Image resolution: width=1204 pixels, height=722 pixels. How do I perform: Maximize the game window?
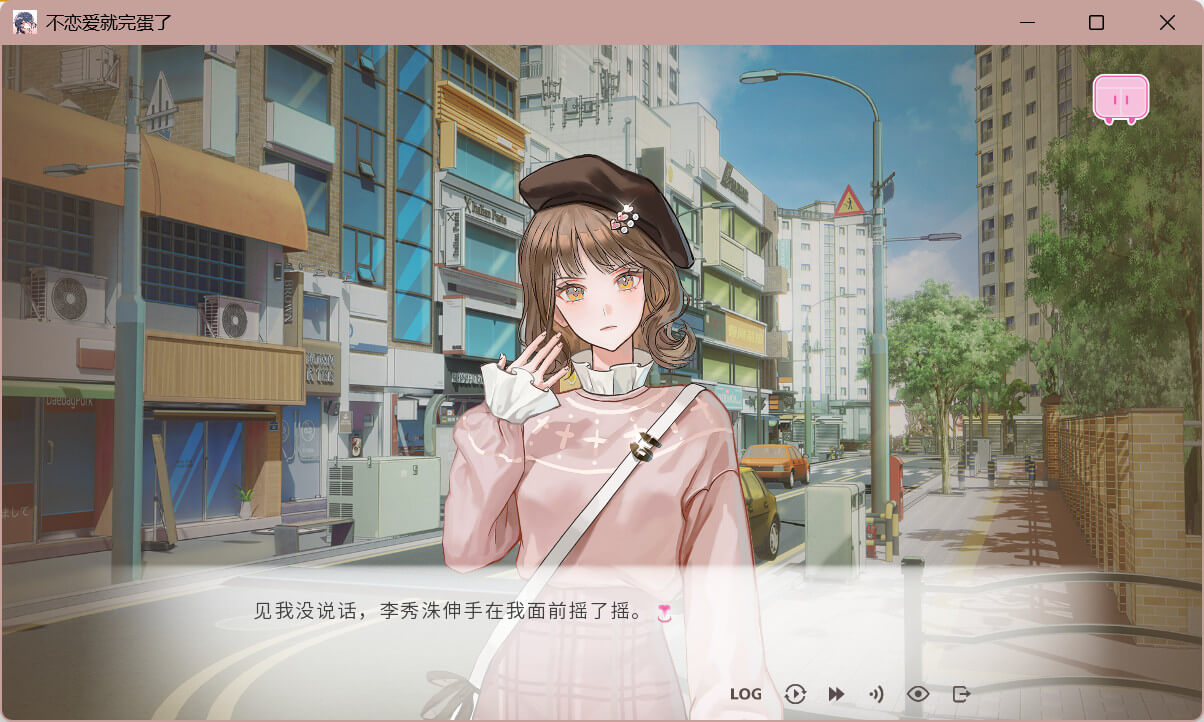point(1096,22)
